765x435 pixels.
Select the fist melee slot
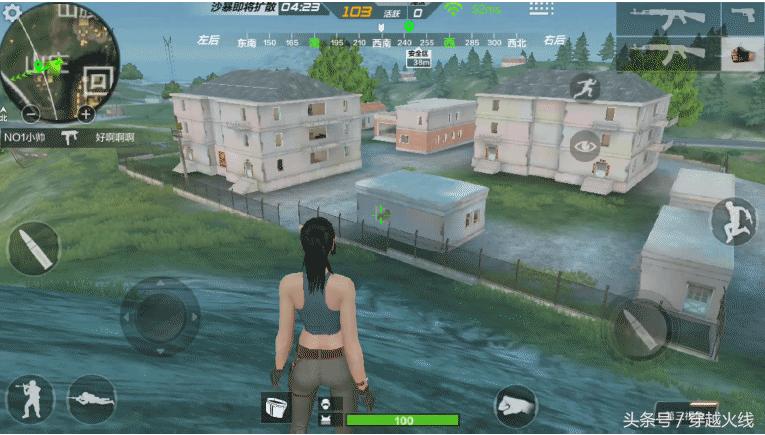[x=743, y=54]
